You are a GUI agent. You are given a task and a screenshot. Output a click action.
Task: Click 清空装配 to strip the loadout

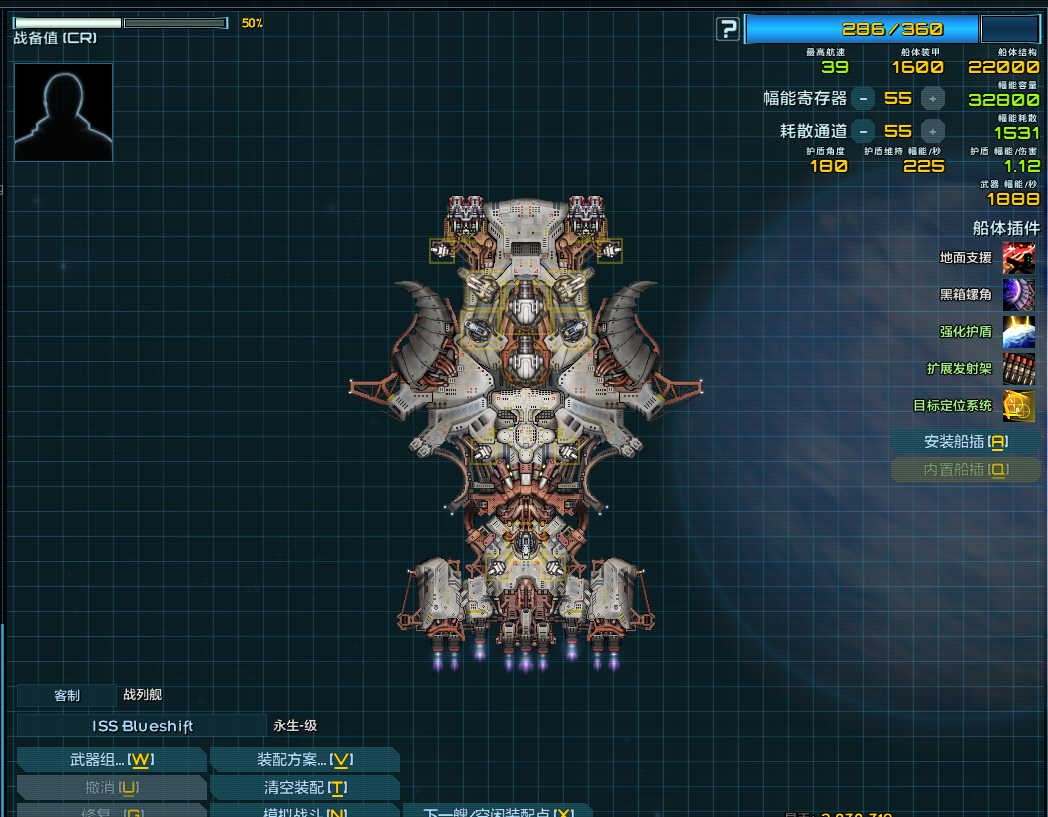[x=303, y=788]
